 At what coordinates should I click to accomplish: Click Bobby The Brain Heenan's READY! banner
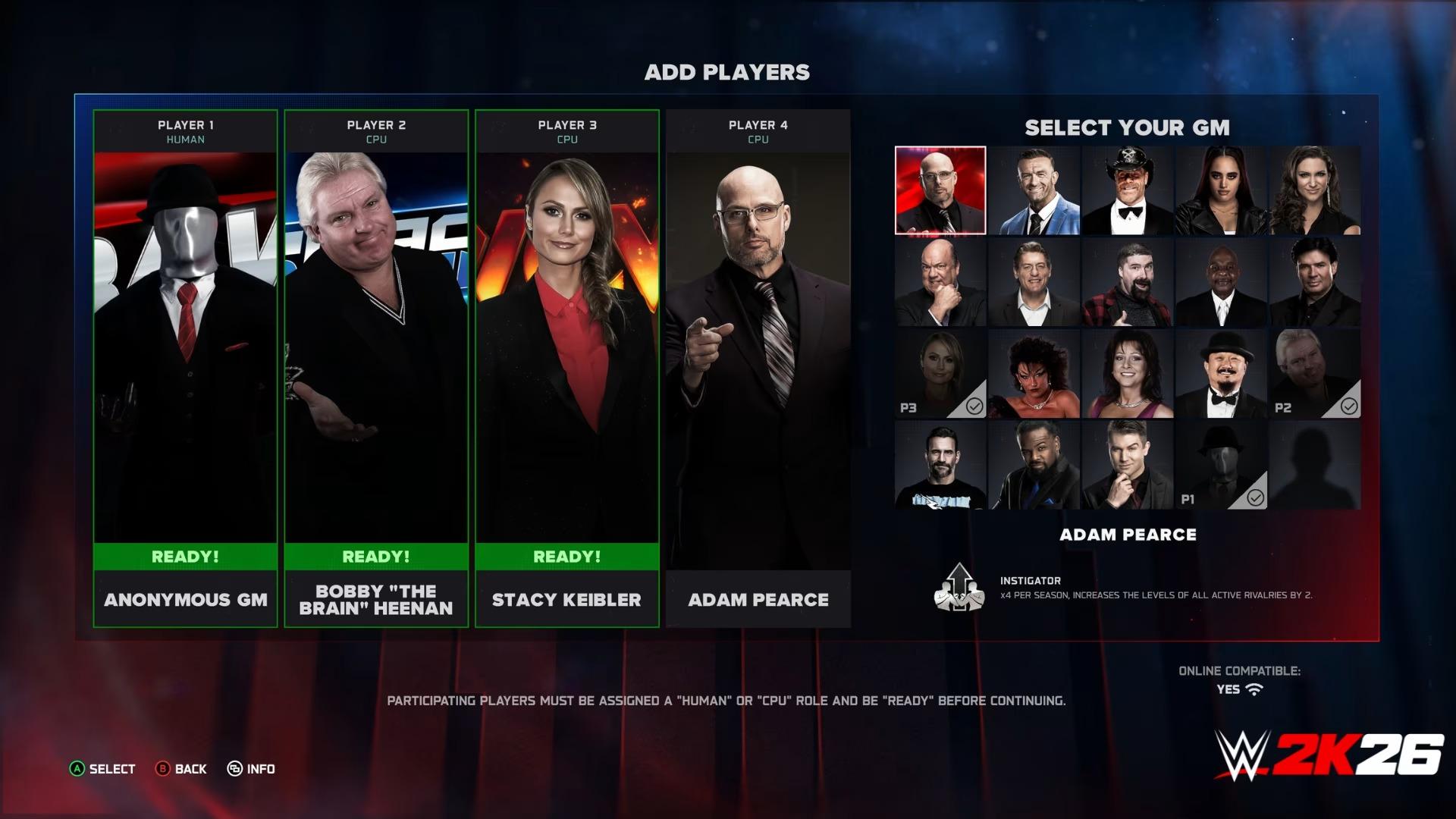(x=376, y=556)
